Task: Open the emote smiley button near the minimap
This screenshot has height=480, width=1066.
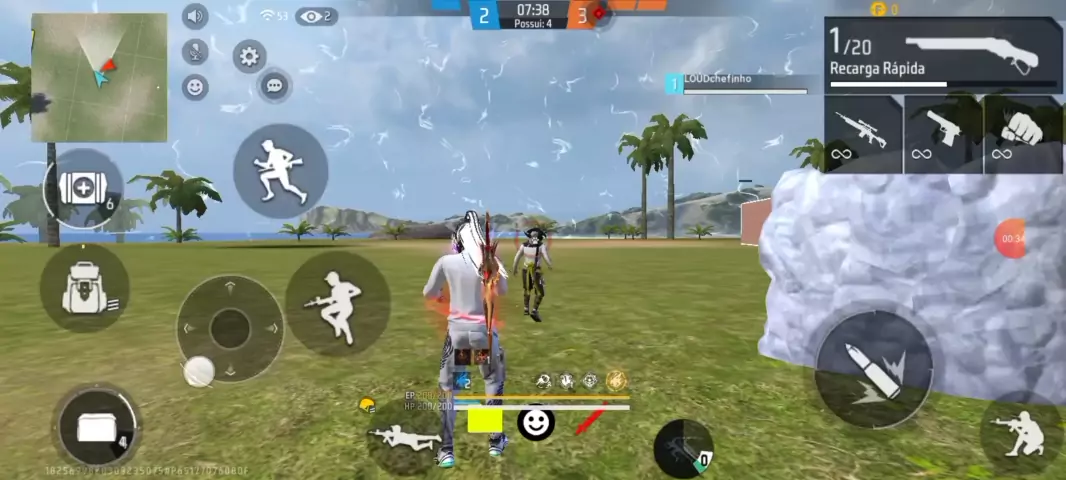Action: pos(195,87)
